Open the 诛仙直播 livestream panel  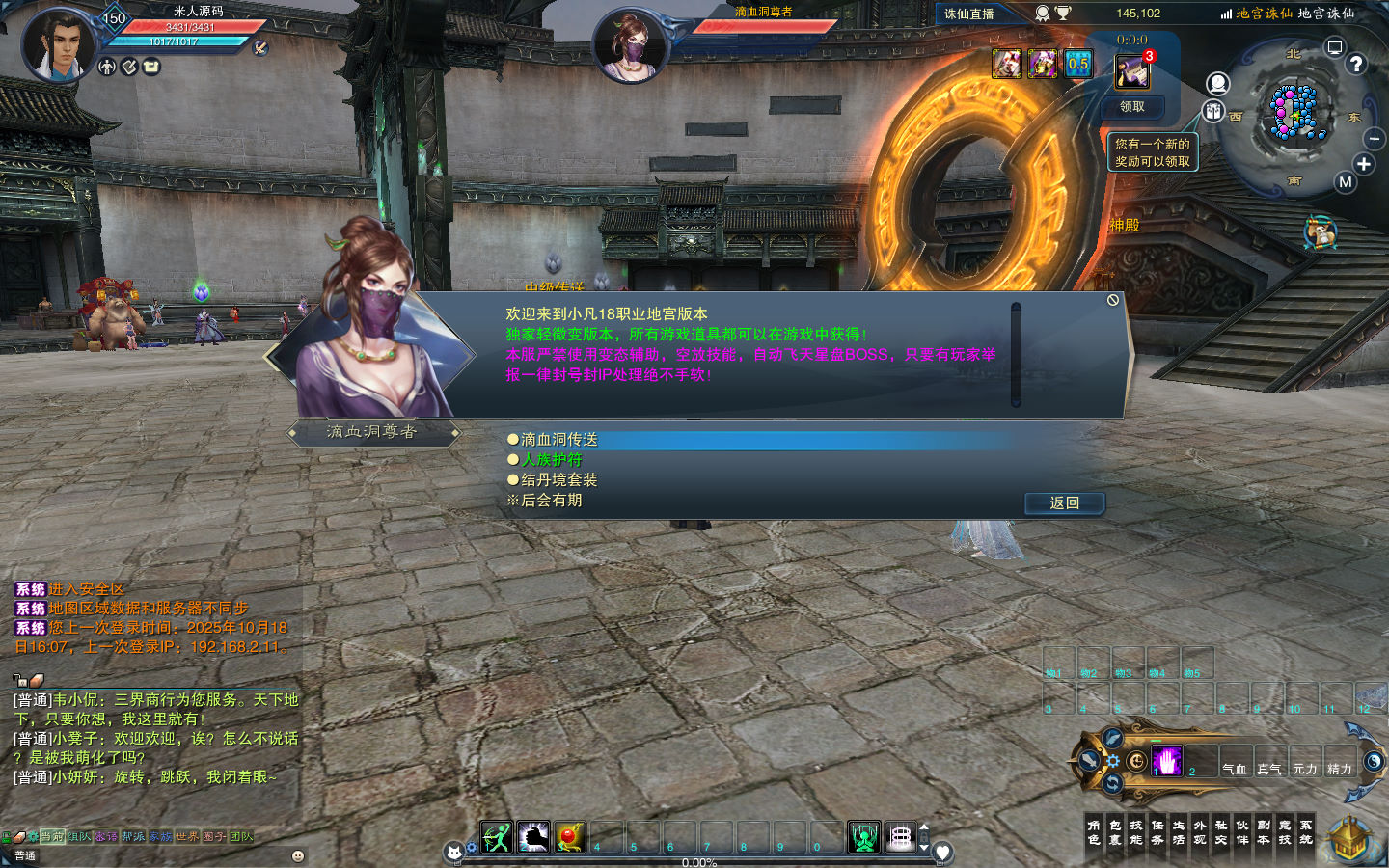point(969,14)
